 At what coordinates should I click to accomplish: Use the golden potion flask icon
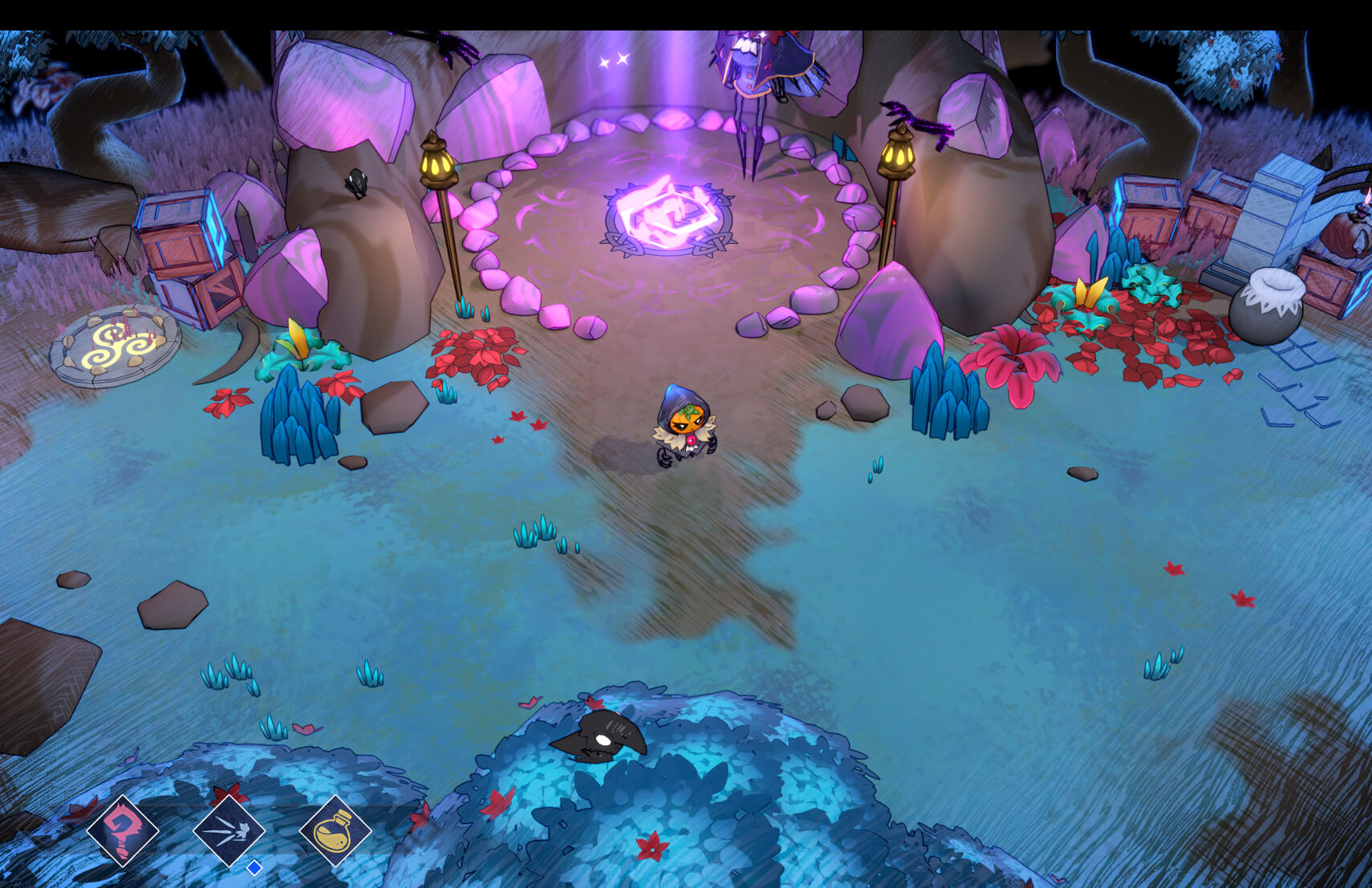coord(338,832)
